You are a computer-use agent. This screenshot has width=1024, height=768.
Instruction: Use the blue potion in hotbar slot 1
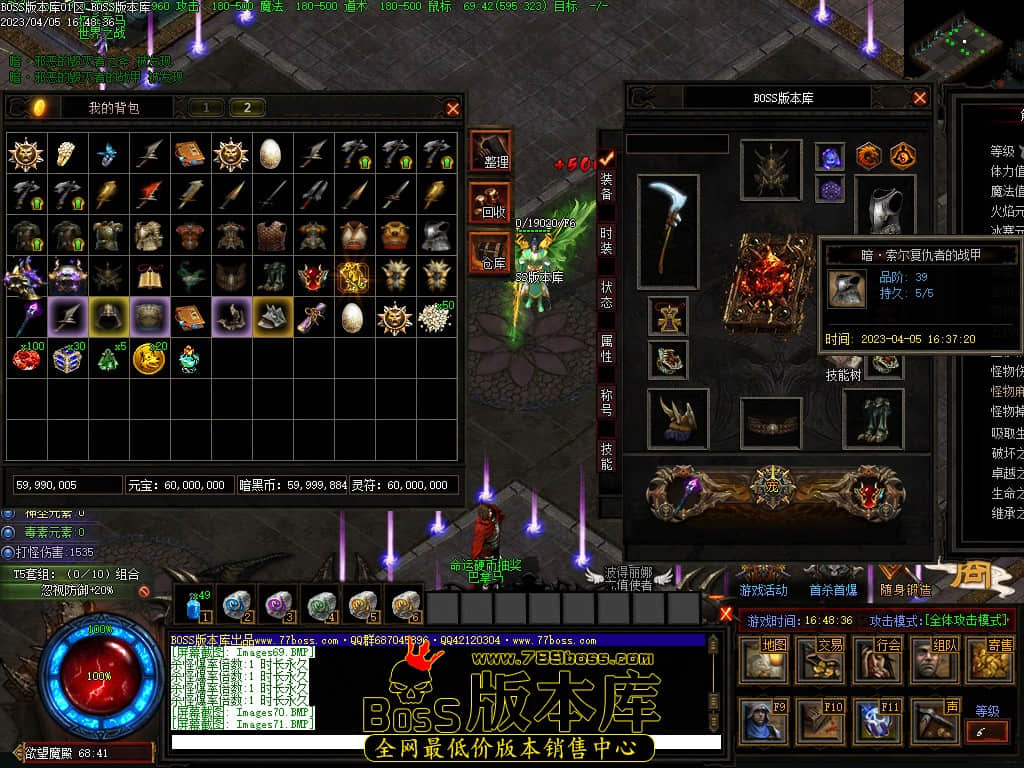pos(196,605)
